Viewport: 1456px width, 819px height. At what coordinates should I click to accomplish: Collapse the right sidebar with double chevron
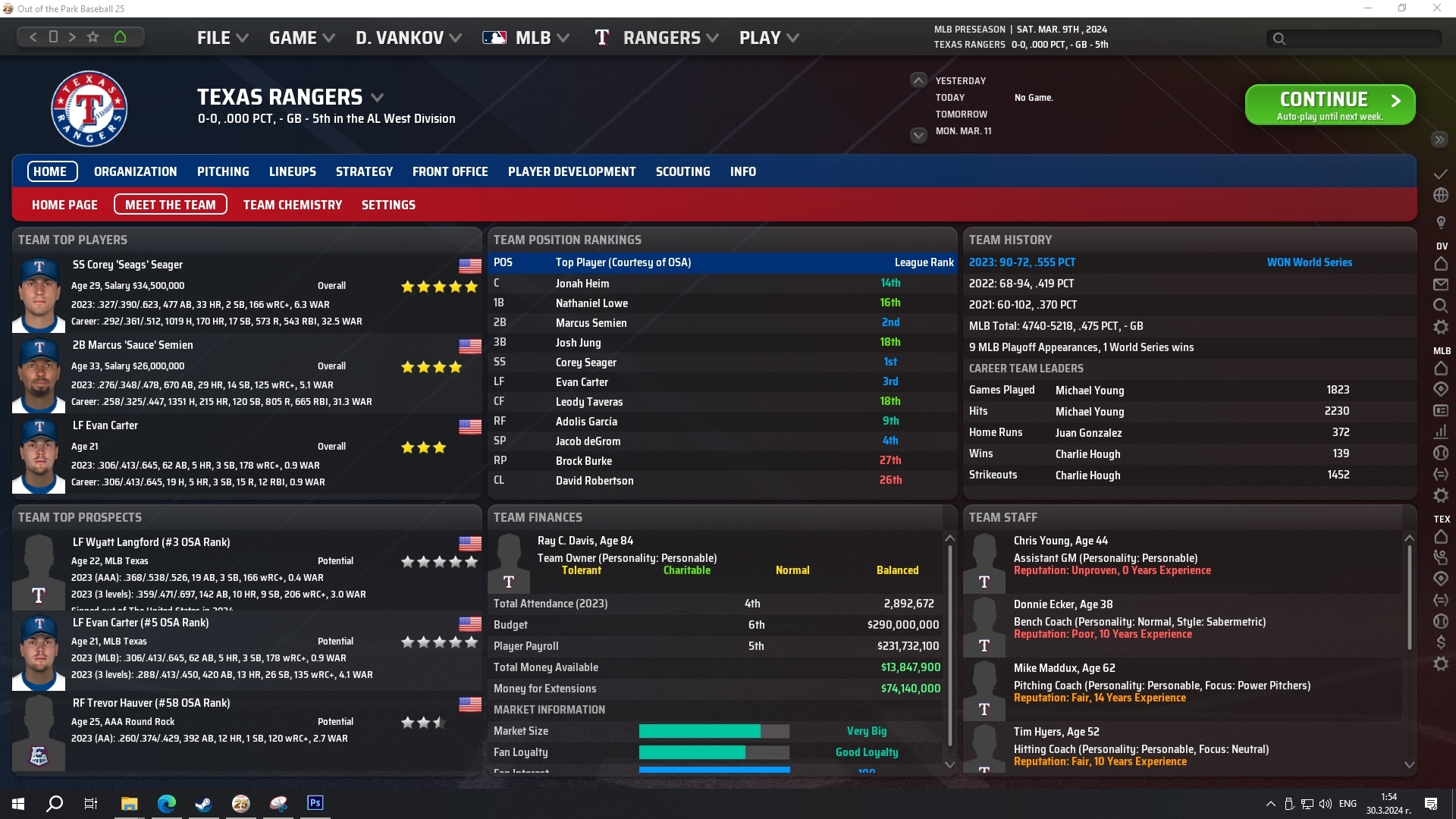1440,139
